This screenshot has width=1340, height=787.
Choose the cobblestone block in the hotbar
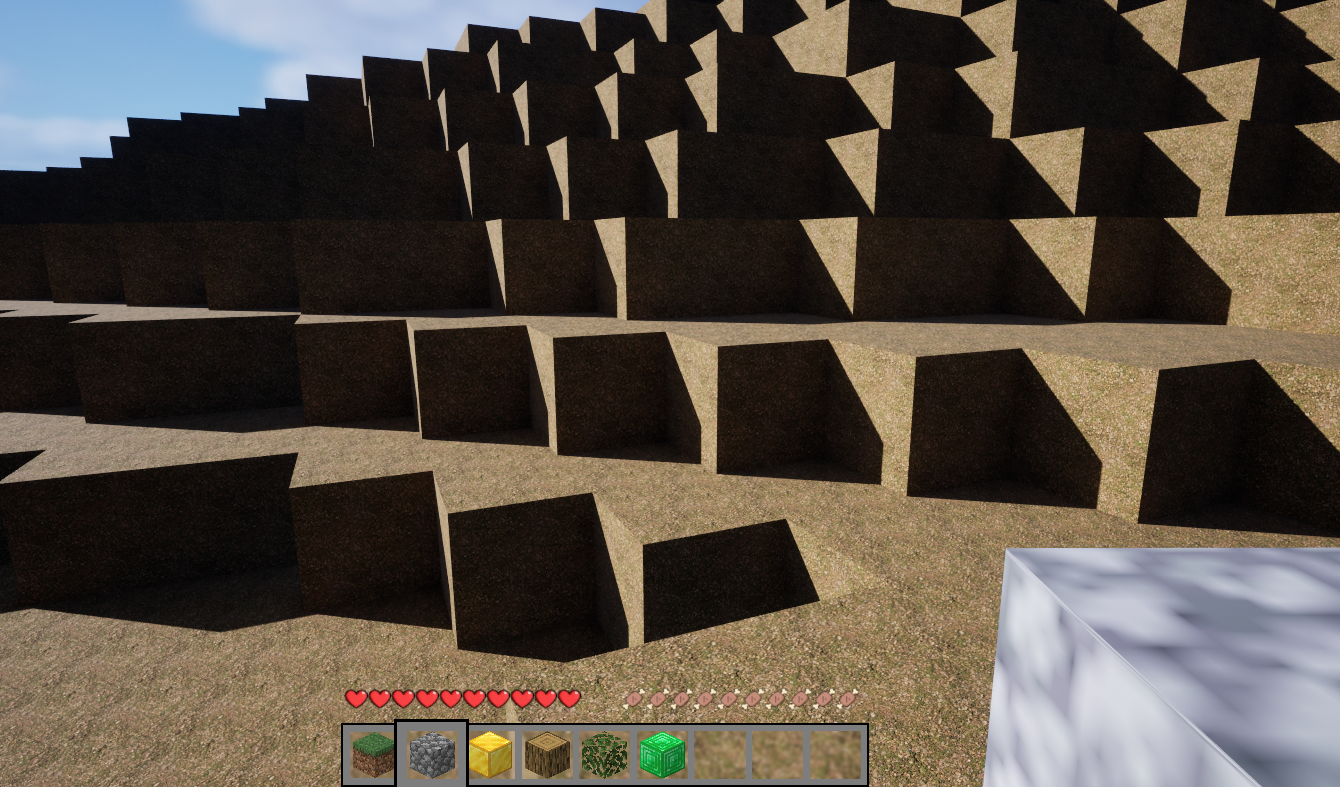pyautogui.click(x=432, y=755)
